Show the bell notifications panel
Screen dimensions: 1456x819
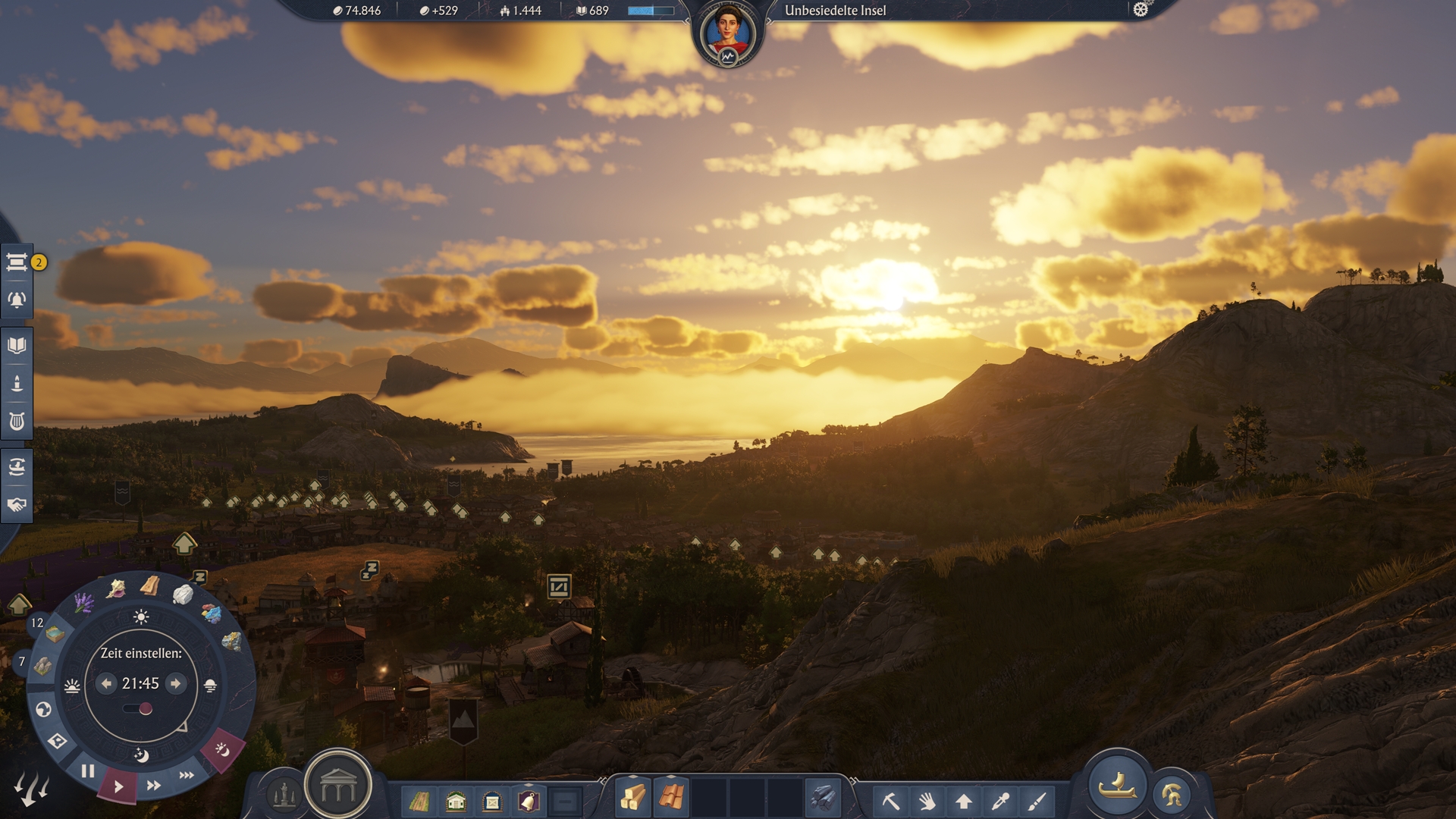(x=17, y=300)
